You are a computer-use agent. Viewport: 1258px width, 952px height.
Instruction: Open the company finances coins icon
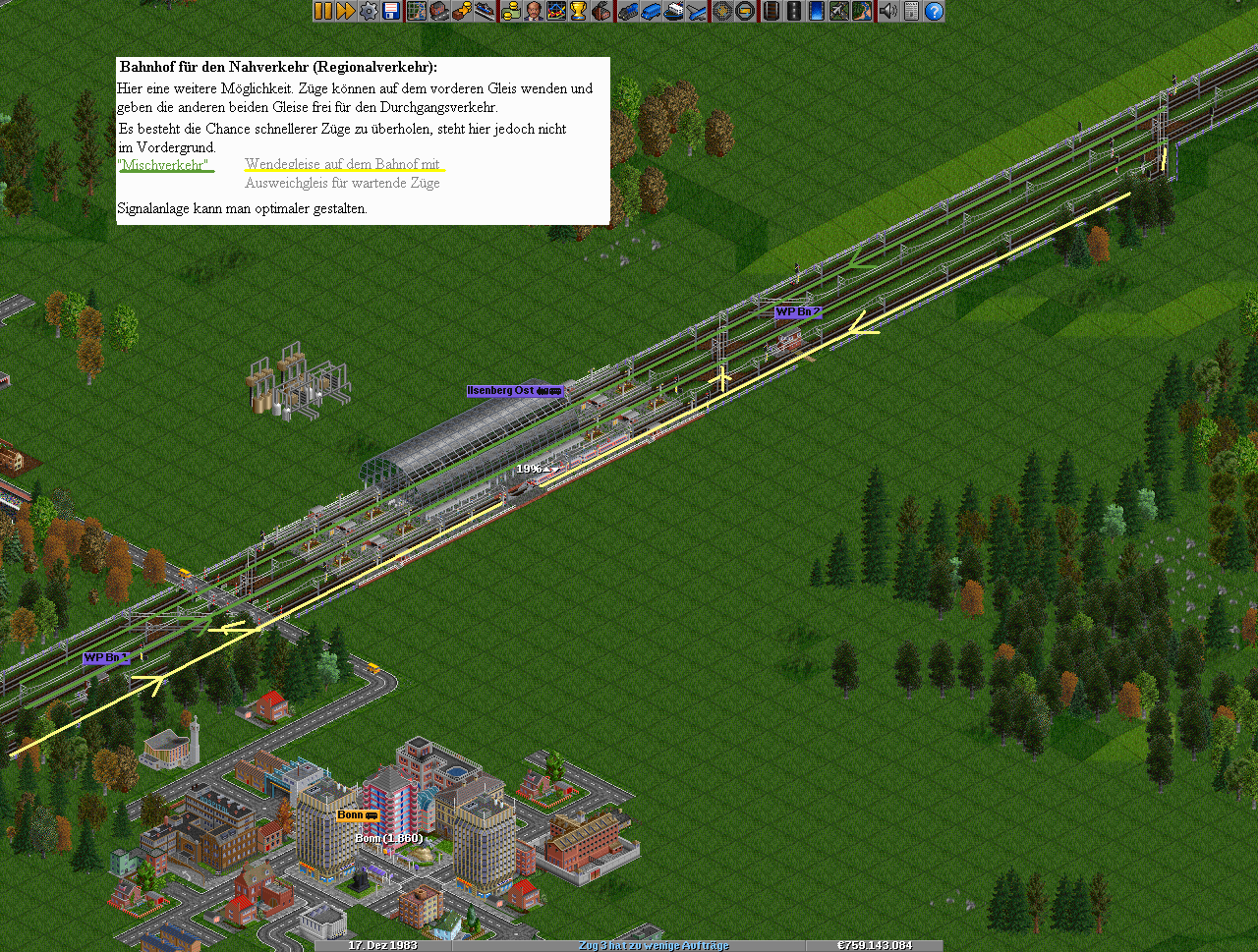[x=510, y=11]
